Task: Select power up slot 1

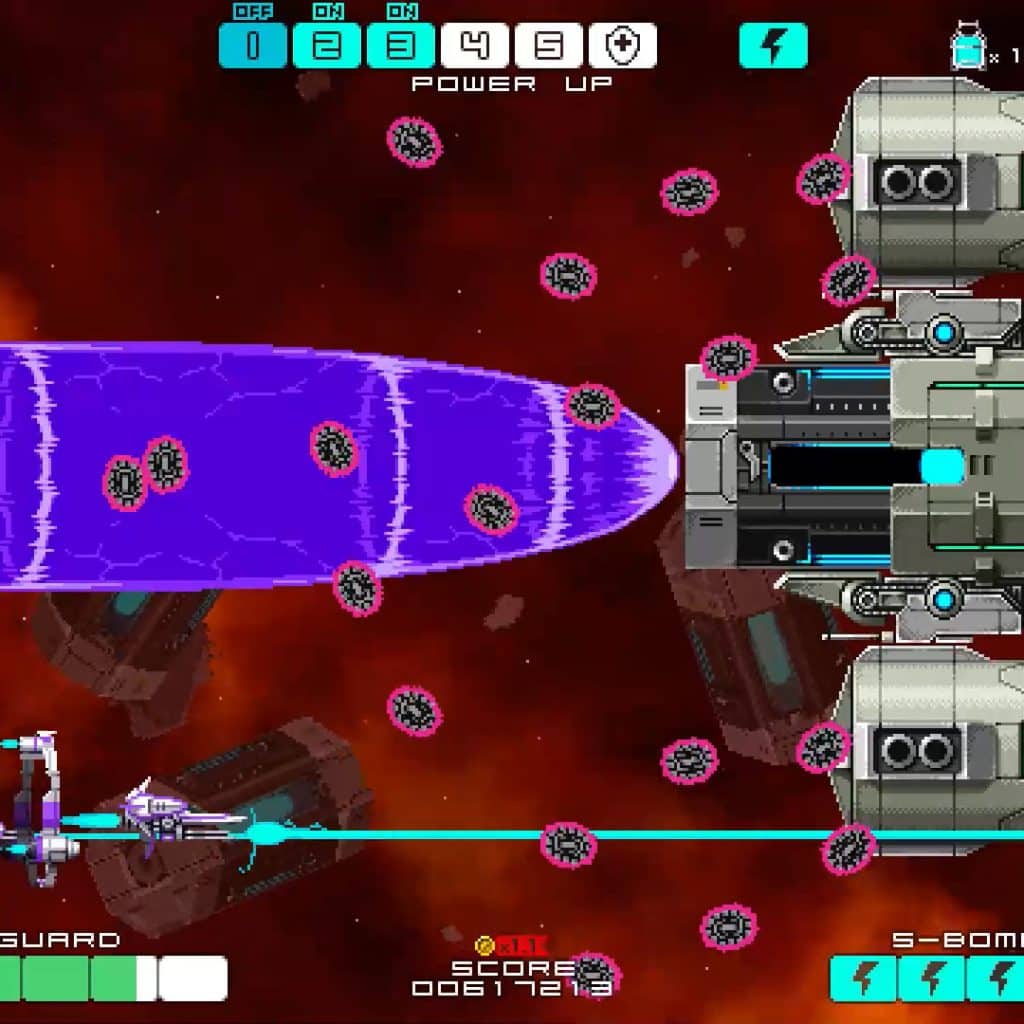Action: 252,46
